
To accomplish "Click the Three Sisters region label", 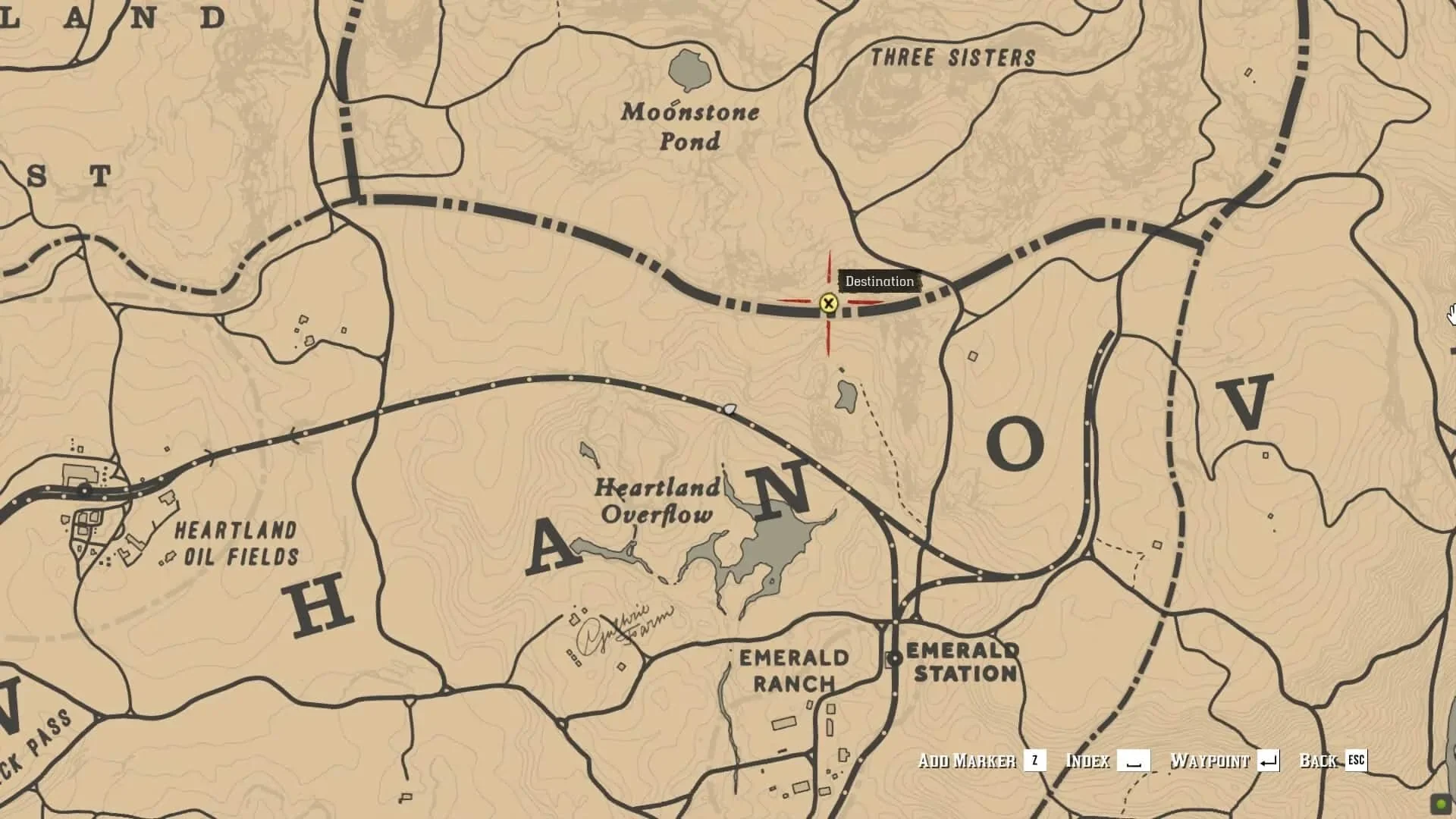I will [x=954, y=55].
